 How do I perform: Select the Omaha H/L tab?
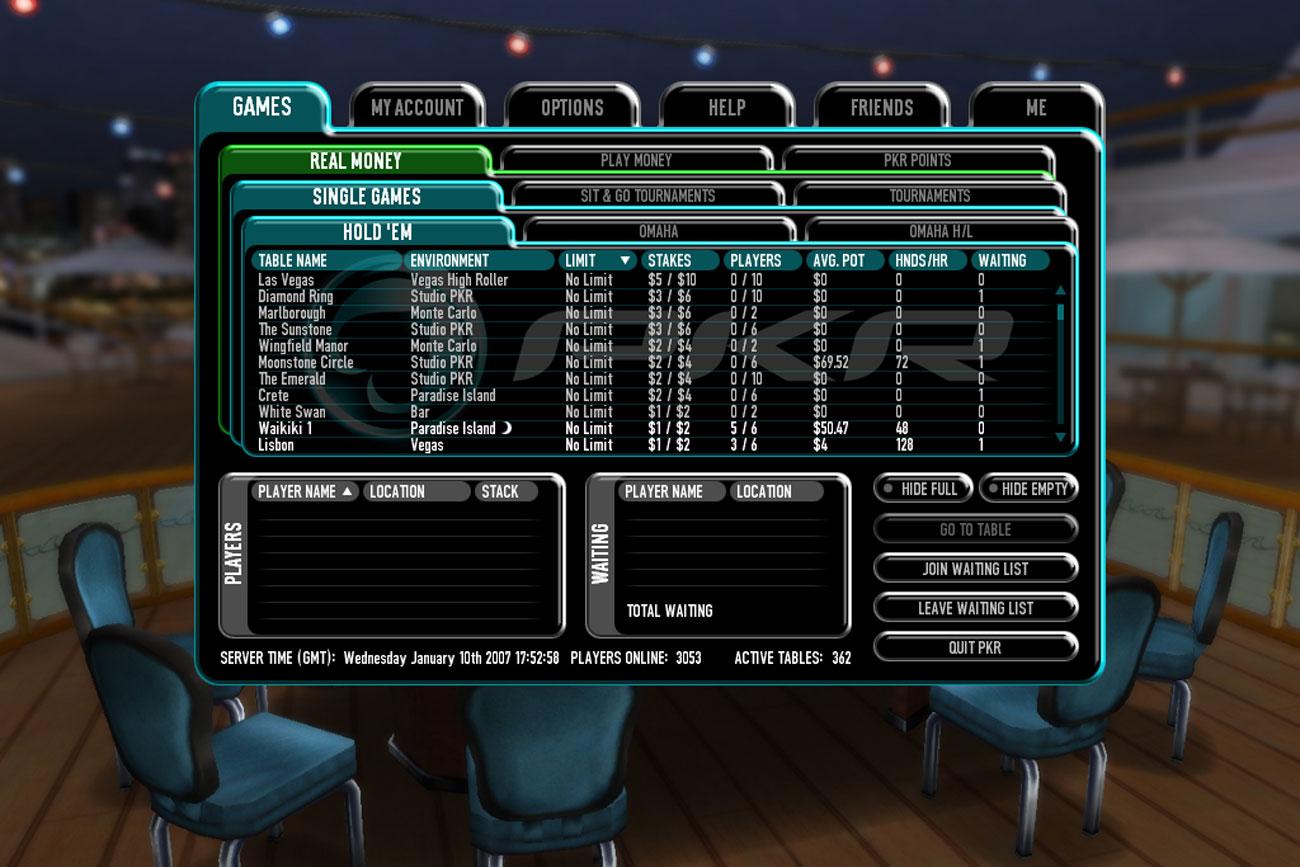[x=940, y=232]
